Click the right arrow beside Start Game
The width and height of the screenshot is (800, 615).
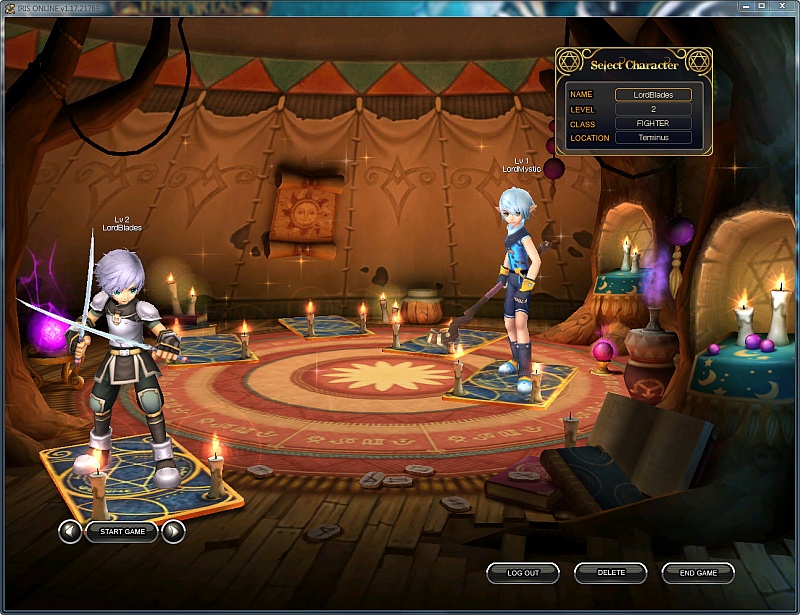(174, 532)
